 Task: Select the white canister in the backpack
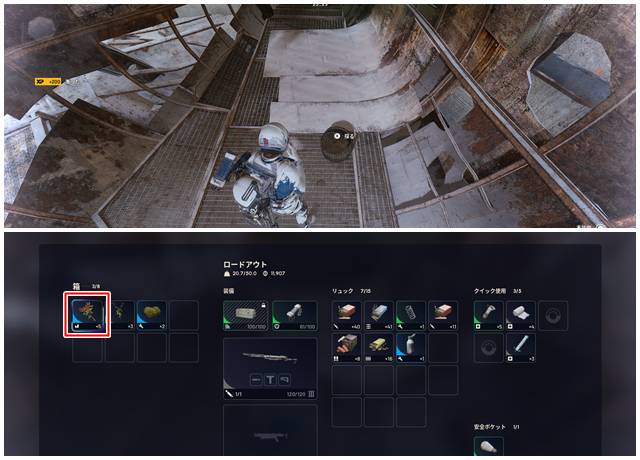coord(410,346)
